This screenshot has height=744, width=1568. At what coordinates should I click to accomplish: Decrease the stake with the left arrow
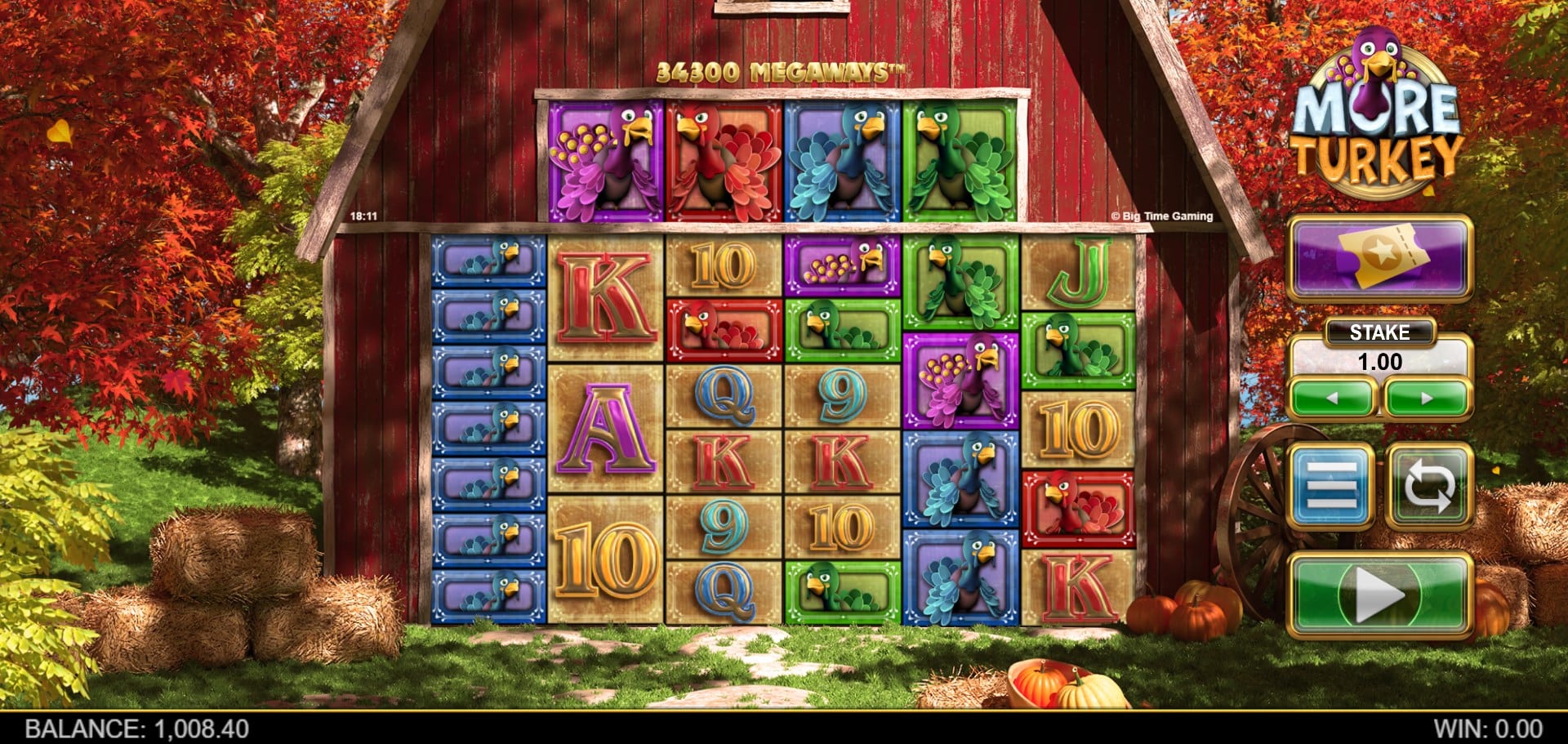1332,399
